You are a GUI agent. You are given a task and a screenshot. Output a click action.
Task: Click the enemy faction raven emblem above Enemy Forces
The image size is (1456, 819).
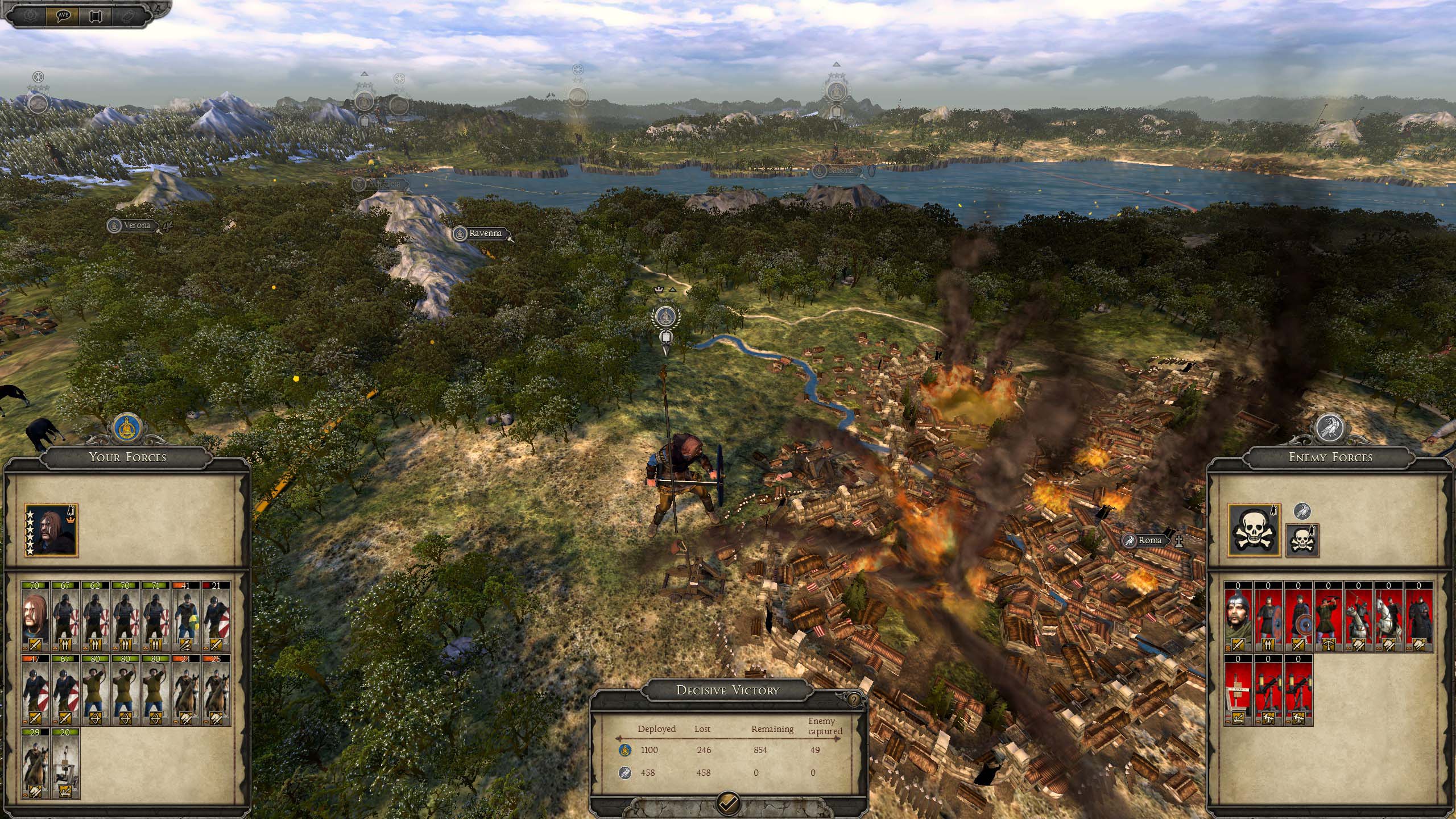click(1330, 428)
